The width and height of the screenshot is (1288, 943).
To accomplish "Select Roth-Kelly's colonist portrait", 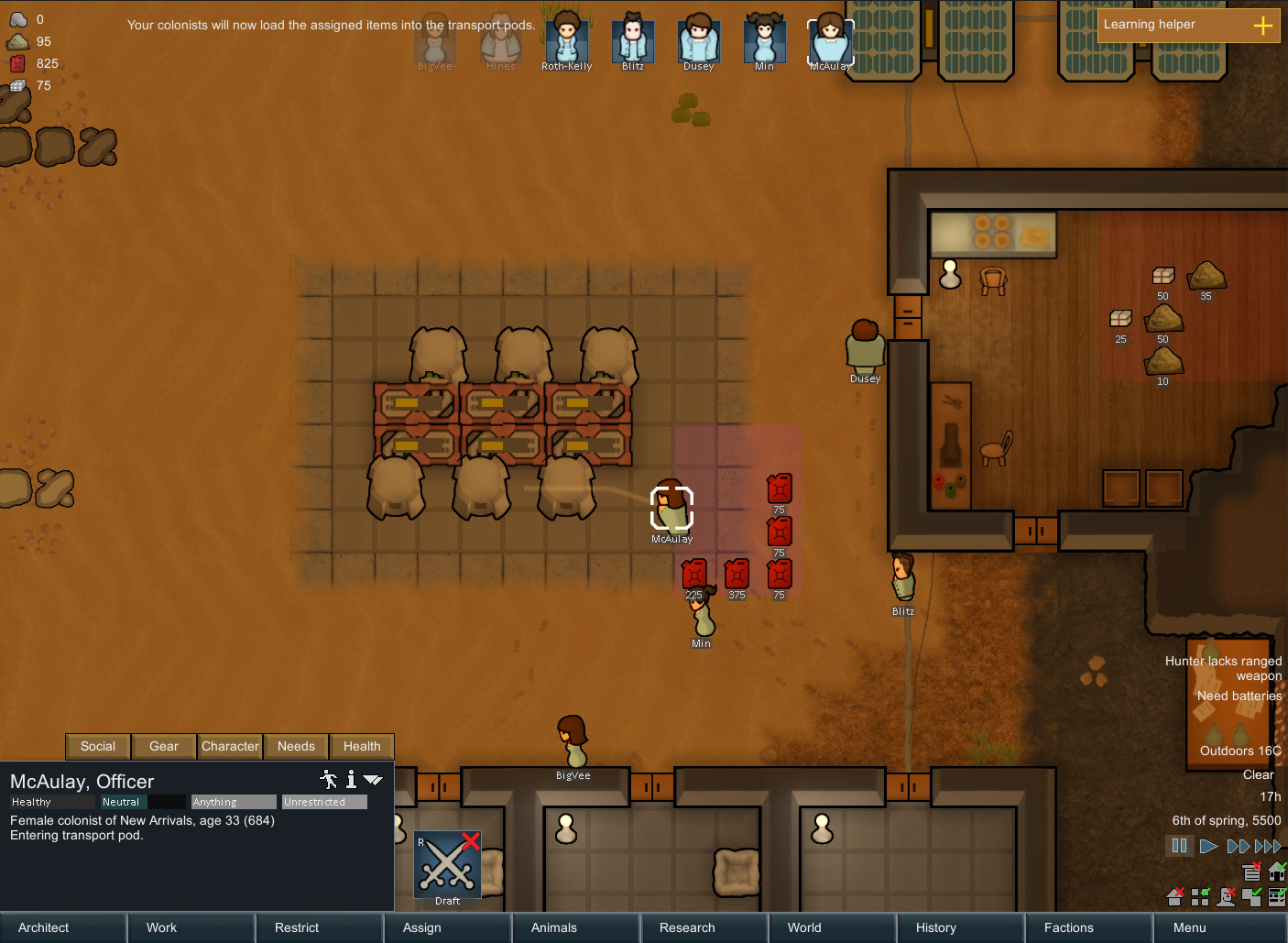I will (566, 40).
